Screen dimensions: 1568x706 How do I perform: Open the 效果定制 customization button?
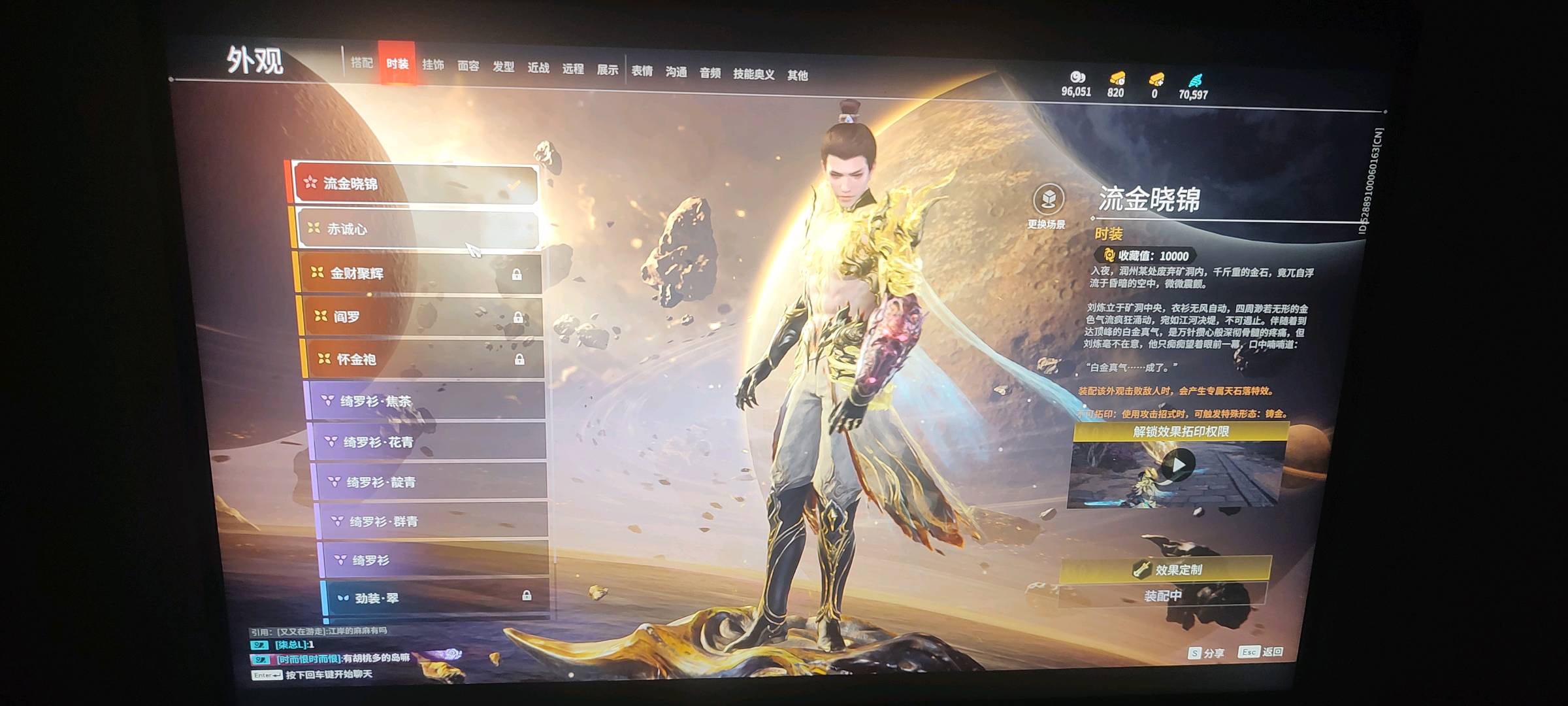click(1167, 569)
